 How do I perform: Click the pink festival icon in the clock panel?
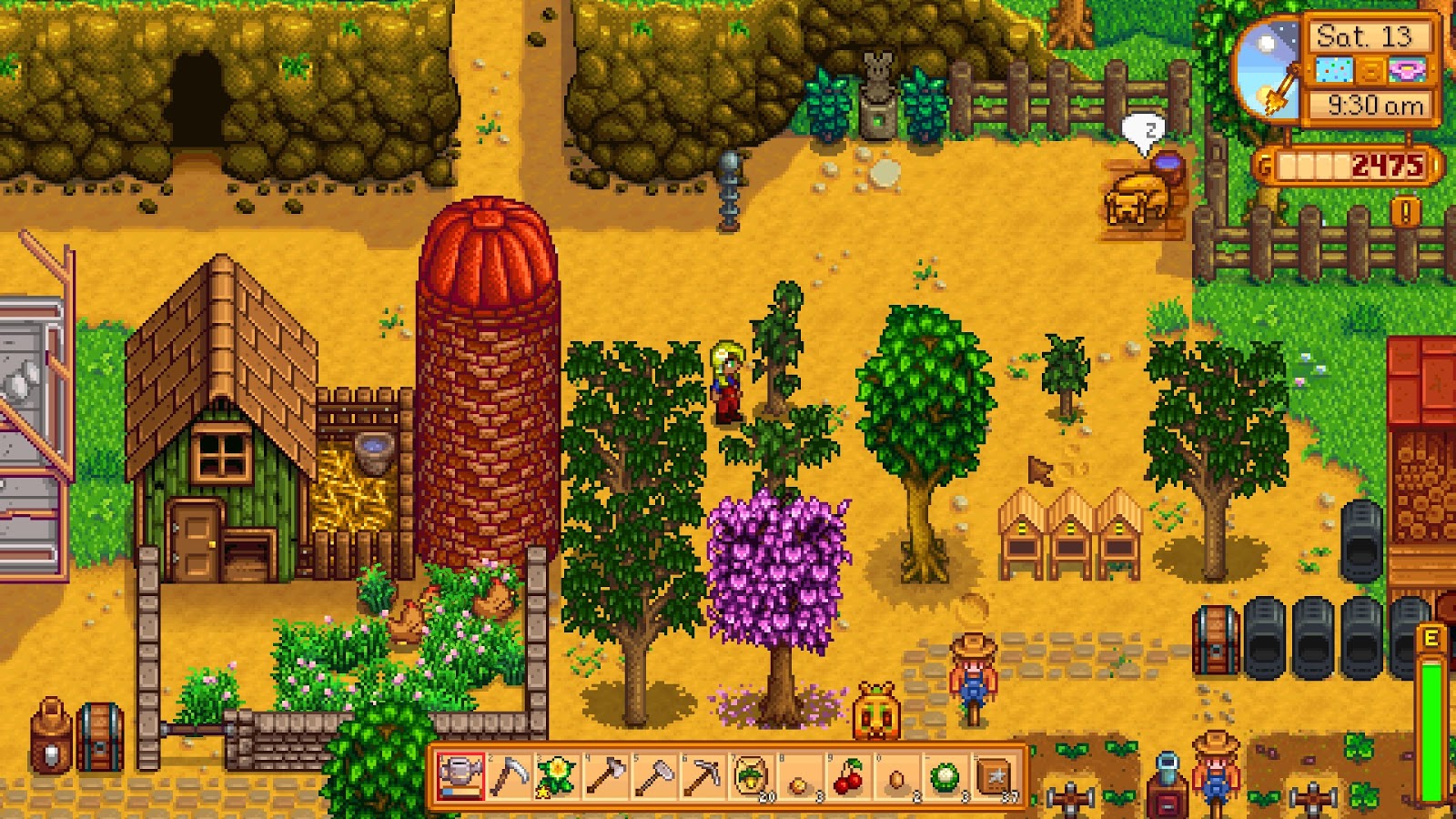(x=1407, y=69)
